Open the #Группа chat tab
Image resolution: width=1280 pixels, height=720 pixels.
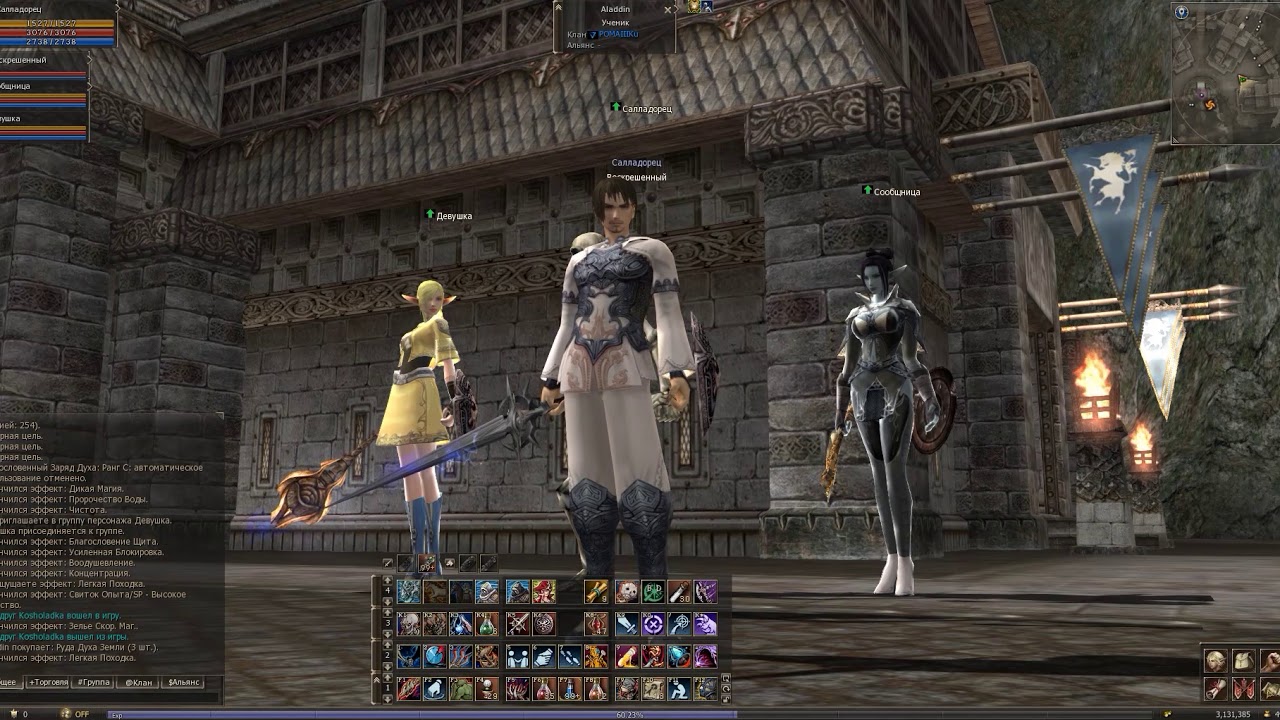coord(94,682)
